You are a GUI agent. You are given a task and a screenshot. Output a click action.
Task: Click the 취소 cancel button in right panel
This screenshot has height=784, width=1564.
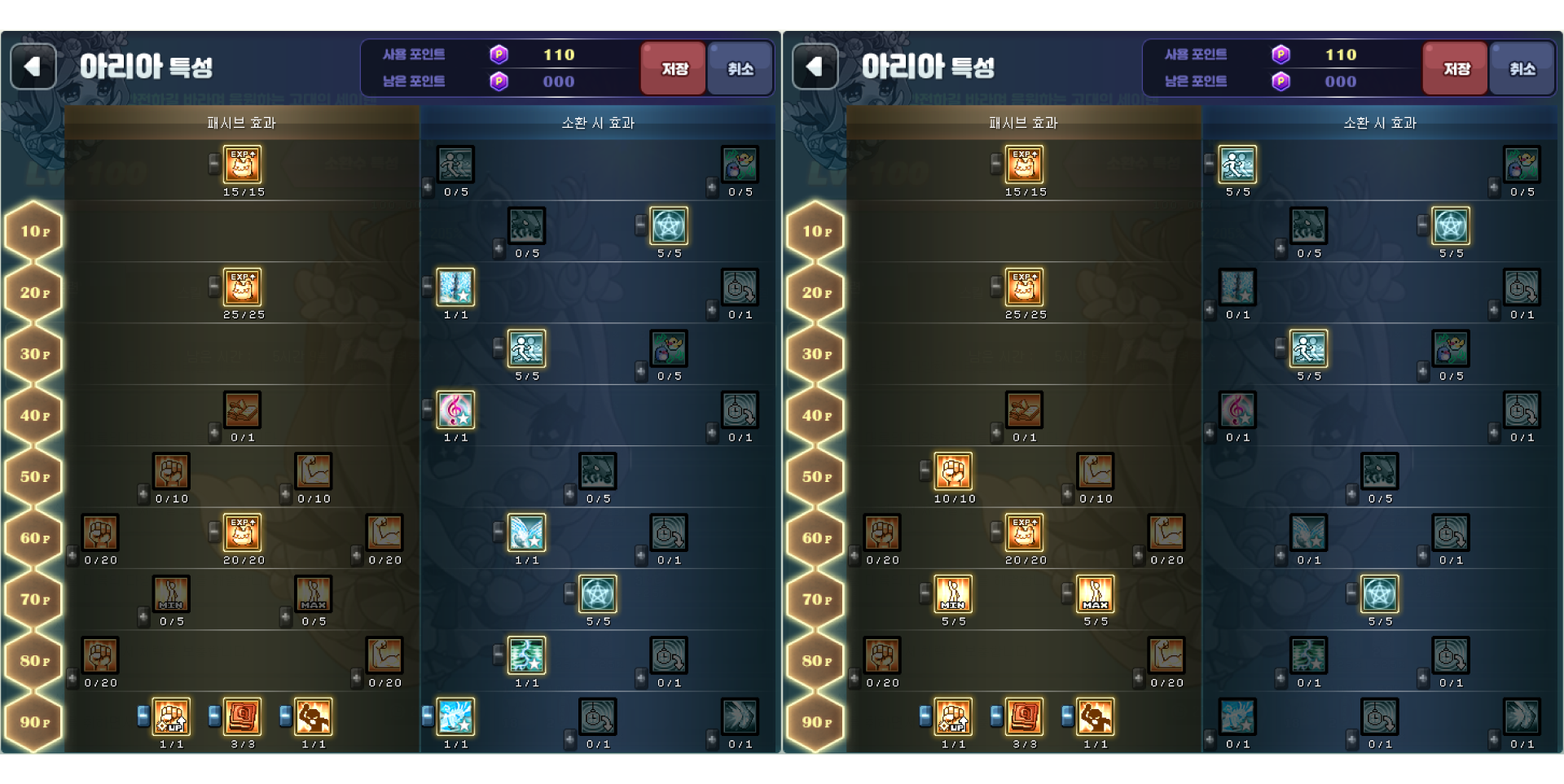(1521, 68)
